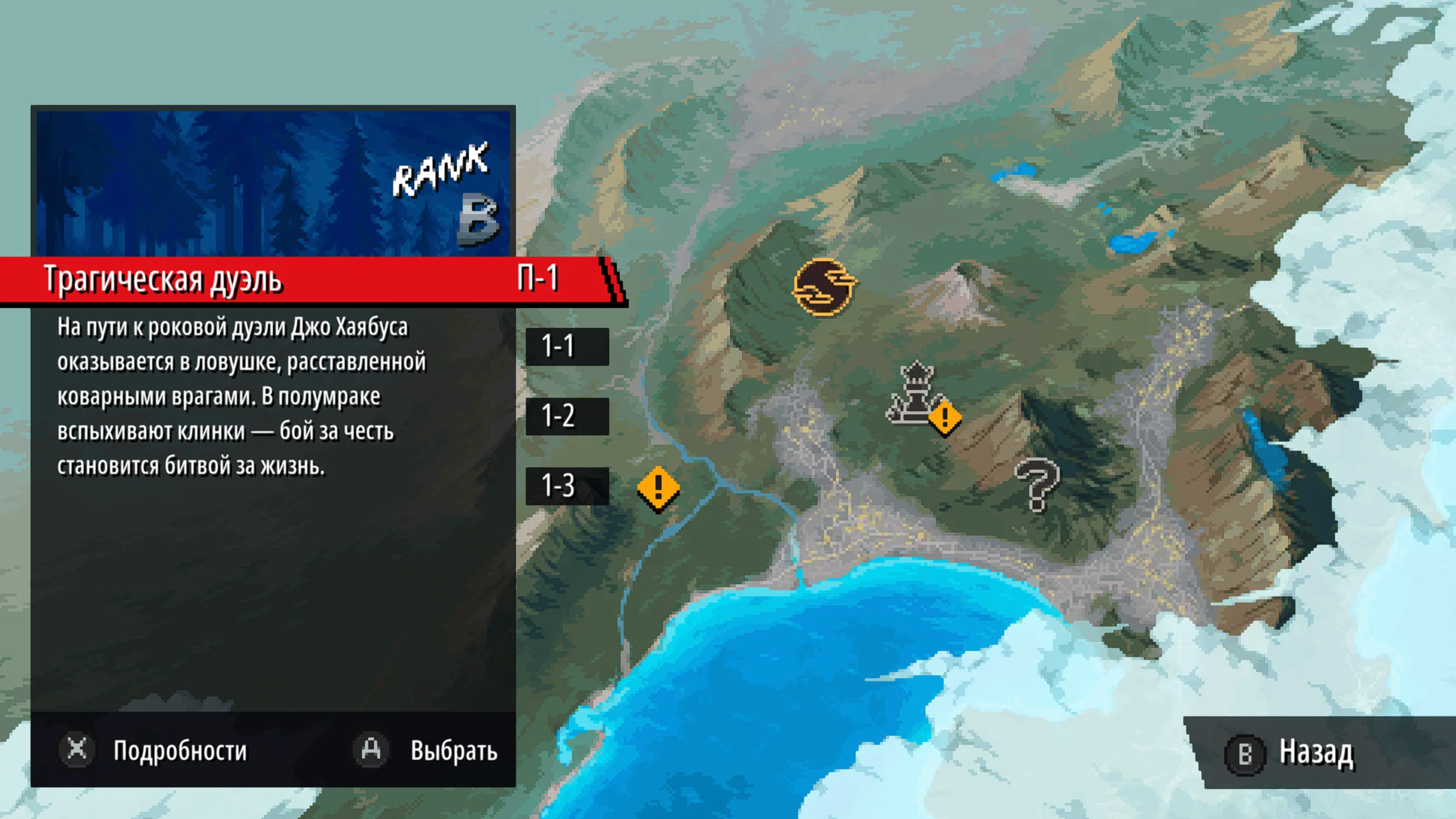Image resolution: width=1456 pixels, height=819 pixels.
Task: Pick stage 1-2 in the level list
Action: 566,416
